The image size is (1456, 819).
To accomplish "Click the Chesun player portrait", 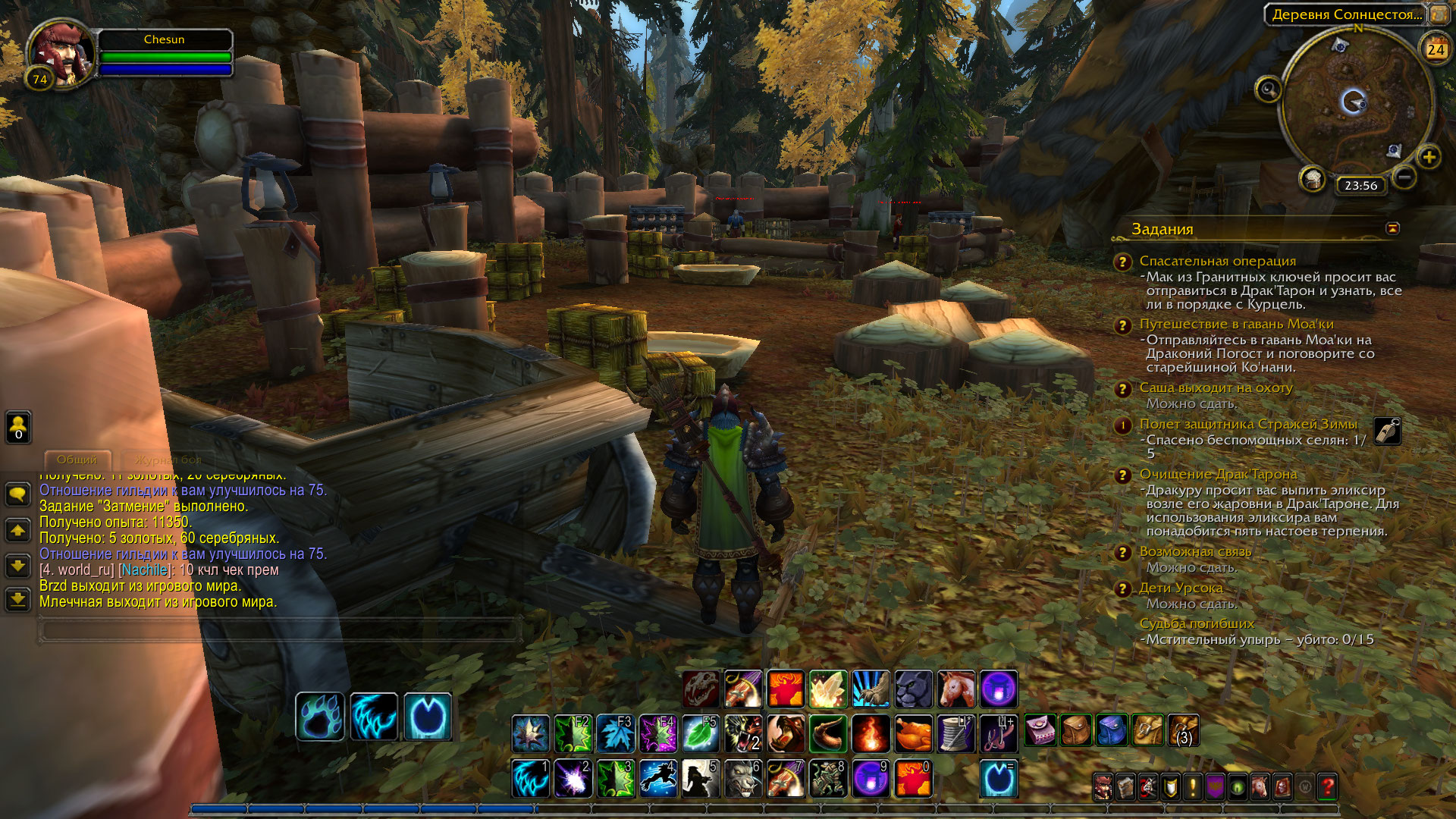I will (x=59, y=53).
